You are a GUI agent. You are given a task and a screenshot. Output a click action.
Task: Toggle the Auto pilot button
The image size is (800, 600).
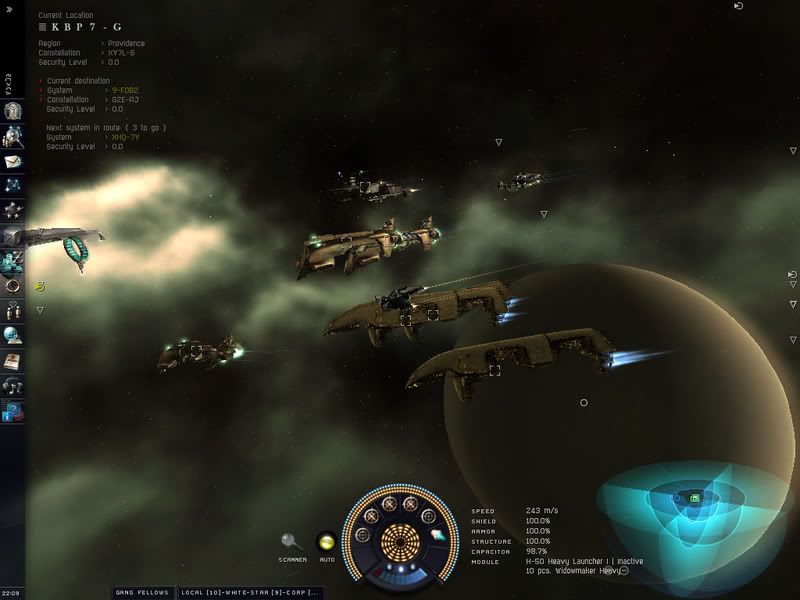tap(326, 542)
